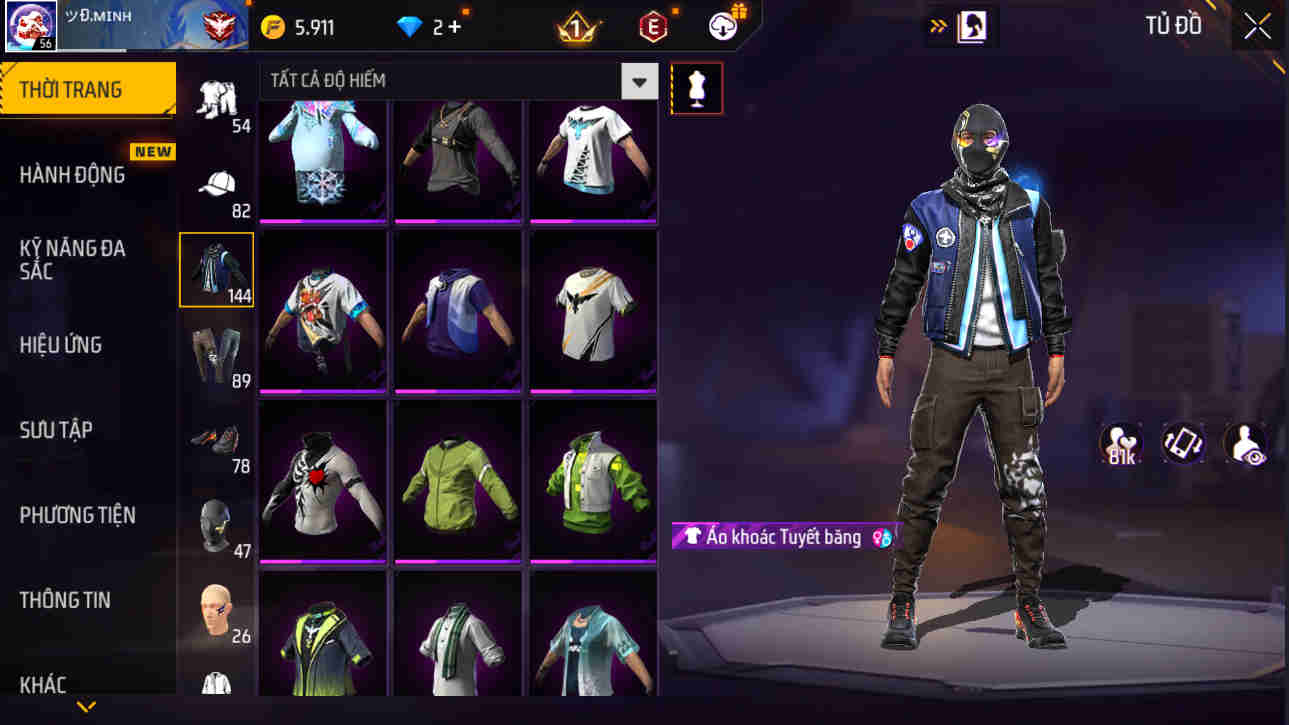The width and height of the screenshot is (1289, 725).
Task: Expand the KHÁC section chevron
Action: [x=86, y=706]
